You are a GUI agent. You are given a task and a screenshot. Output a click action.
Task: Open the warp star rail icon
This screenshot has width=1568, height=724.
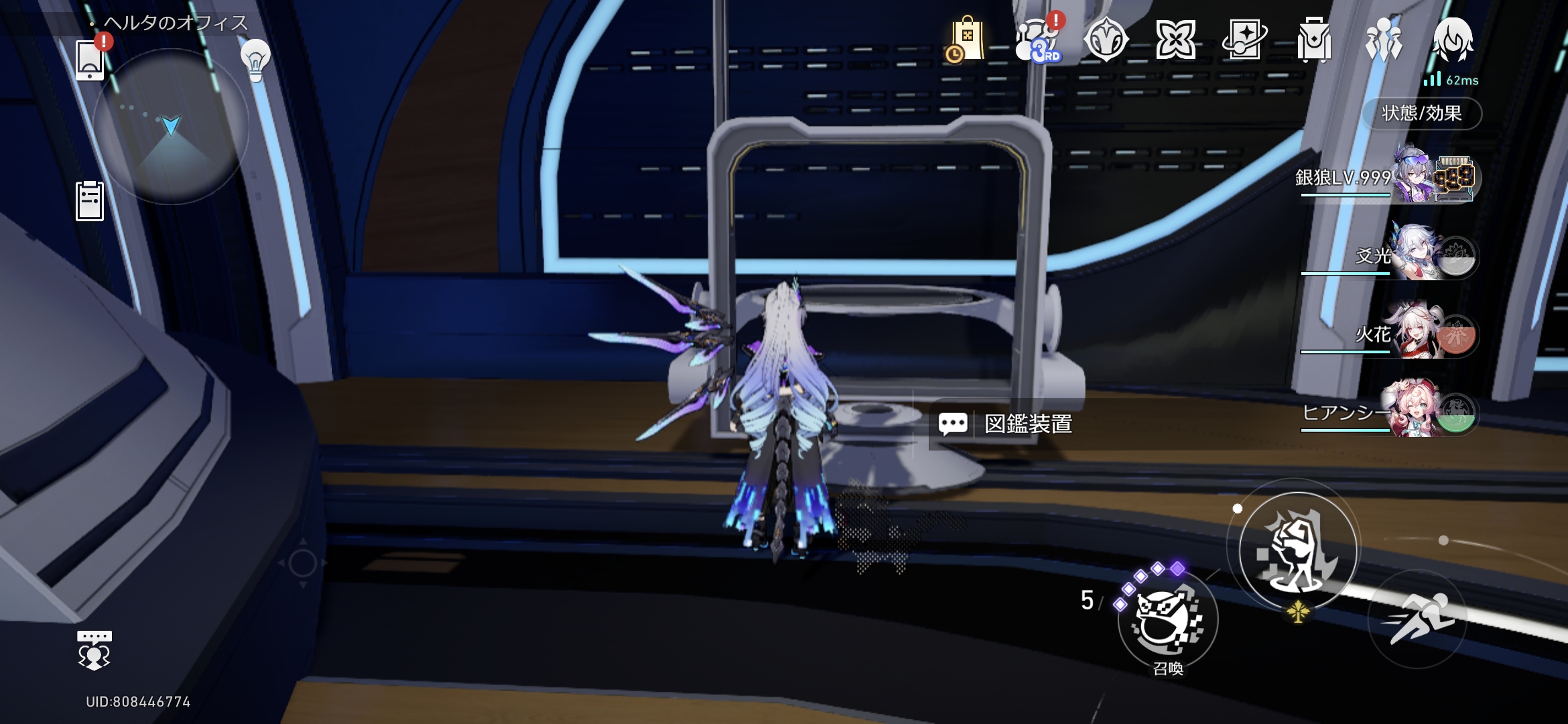point(1244,40)
